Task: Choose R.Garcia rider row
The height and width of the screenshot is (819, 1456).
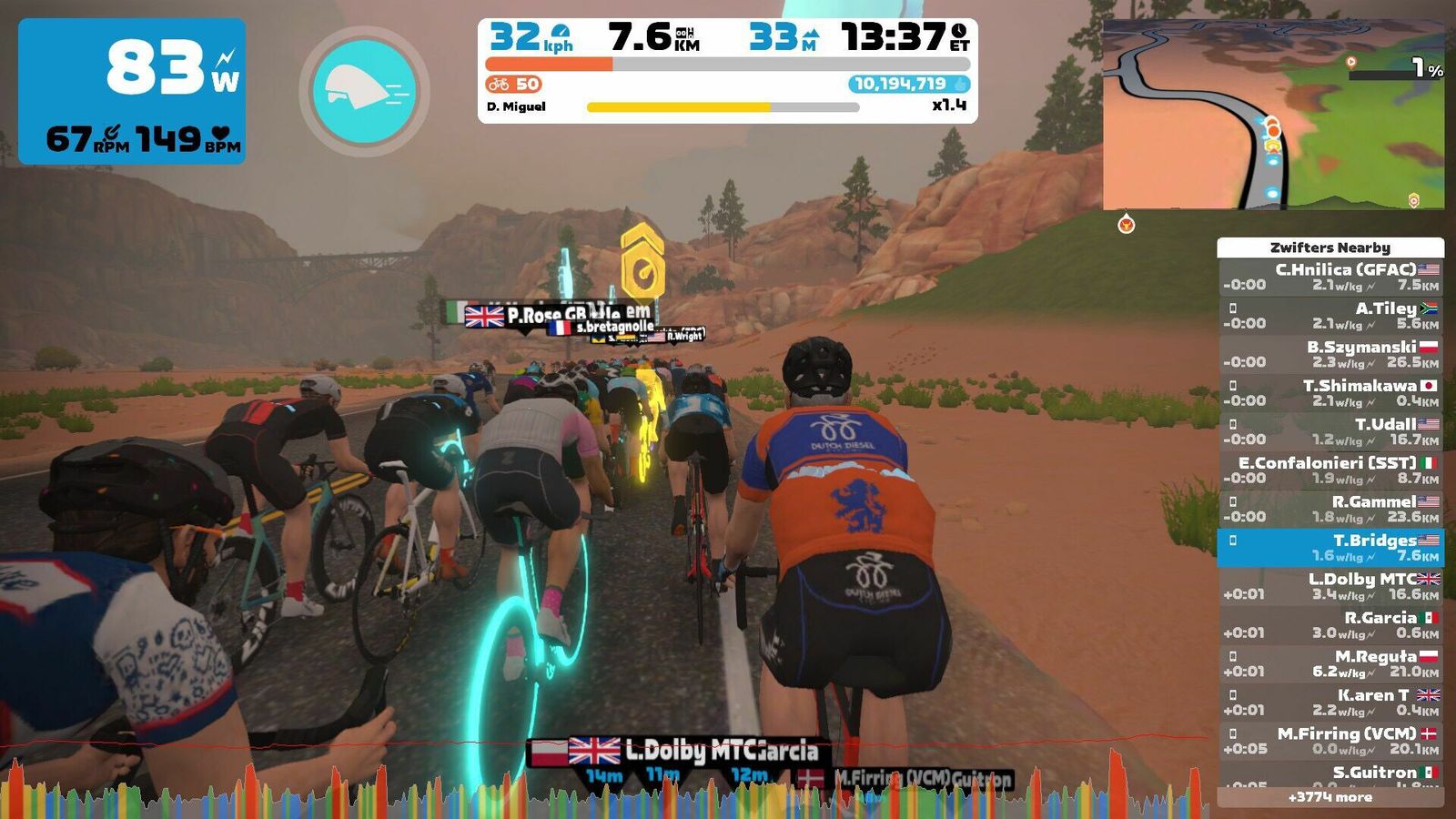Action: click(x=1330, y=624)
